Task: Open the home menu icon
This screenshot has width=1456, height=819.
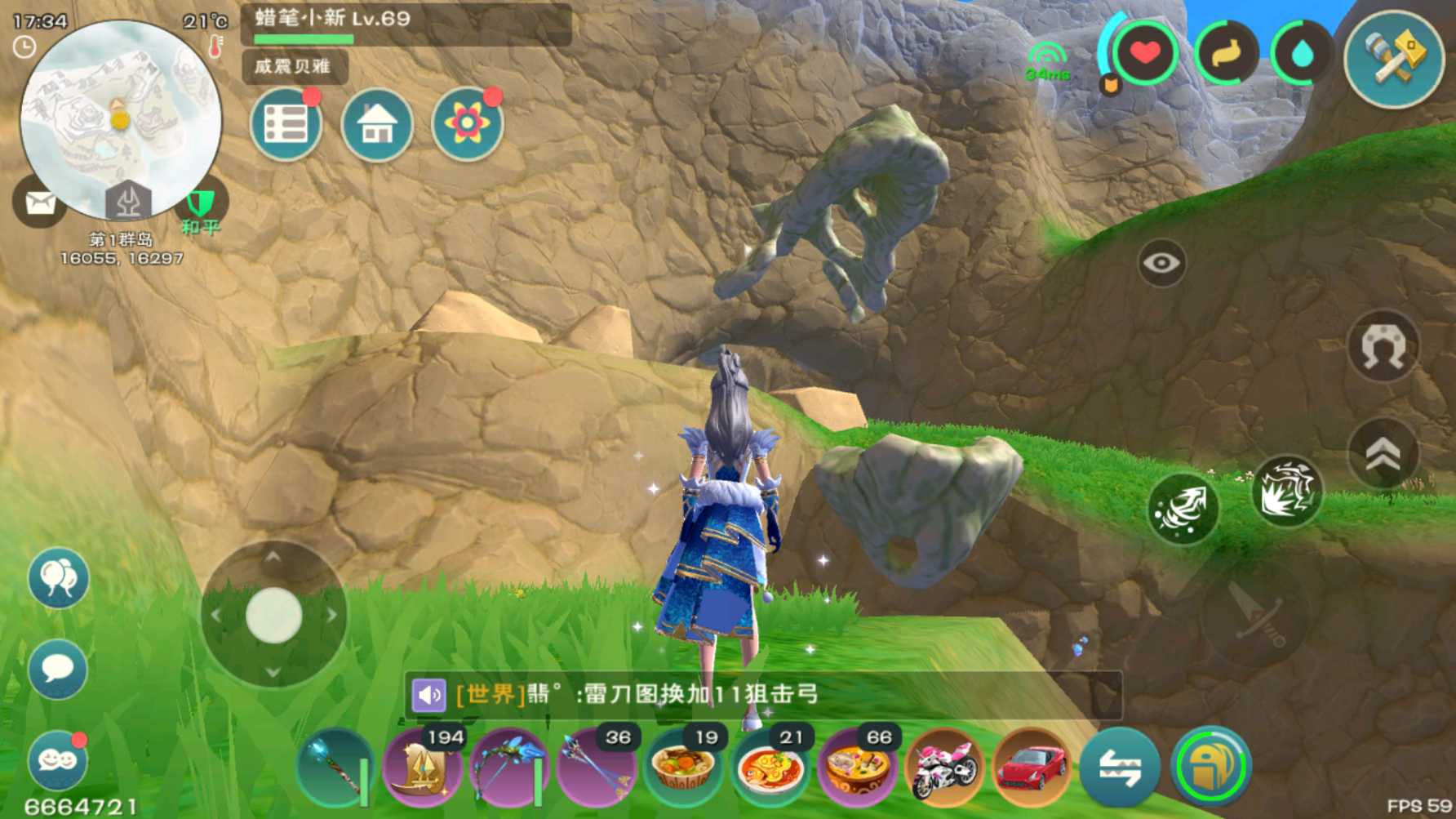Action: [376, 125]
